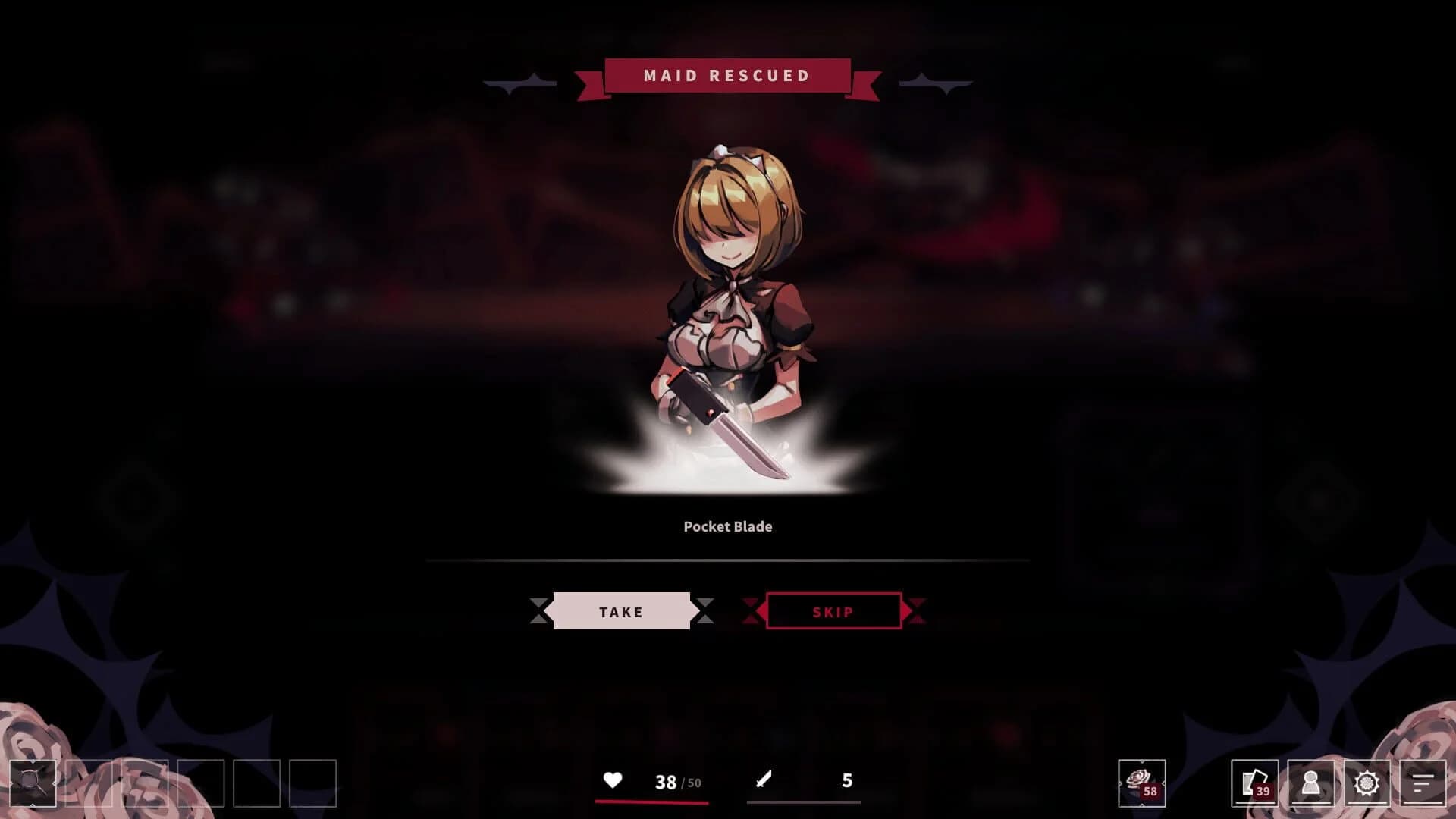Skip the Pocket Blade reward
The height and width of the screenshot is (819, 1456).
pos(834,611)
